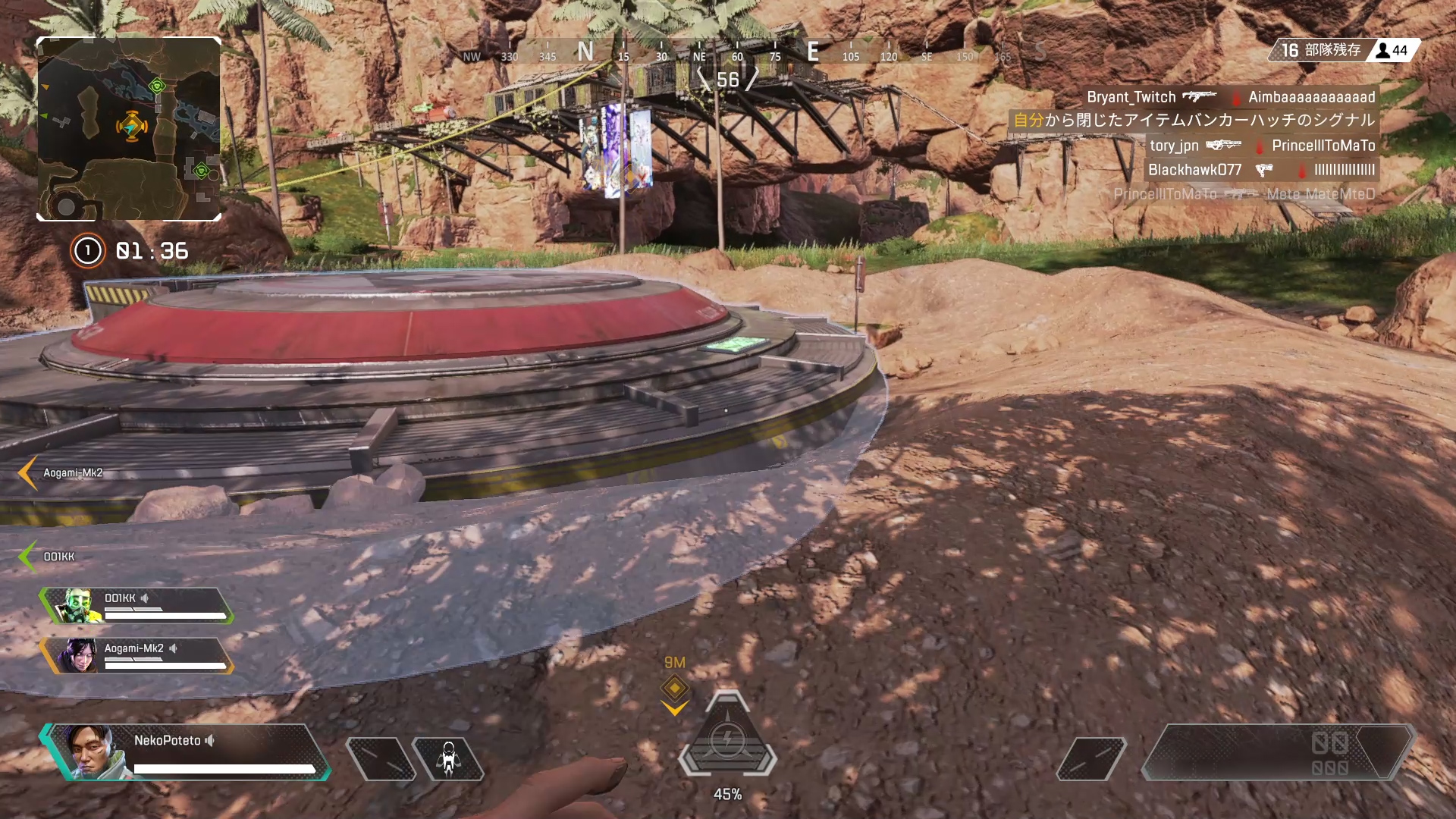The image size is (1456, 819).
Task: Click the round one ring indicator
Action: [87, 251]
